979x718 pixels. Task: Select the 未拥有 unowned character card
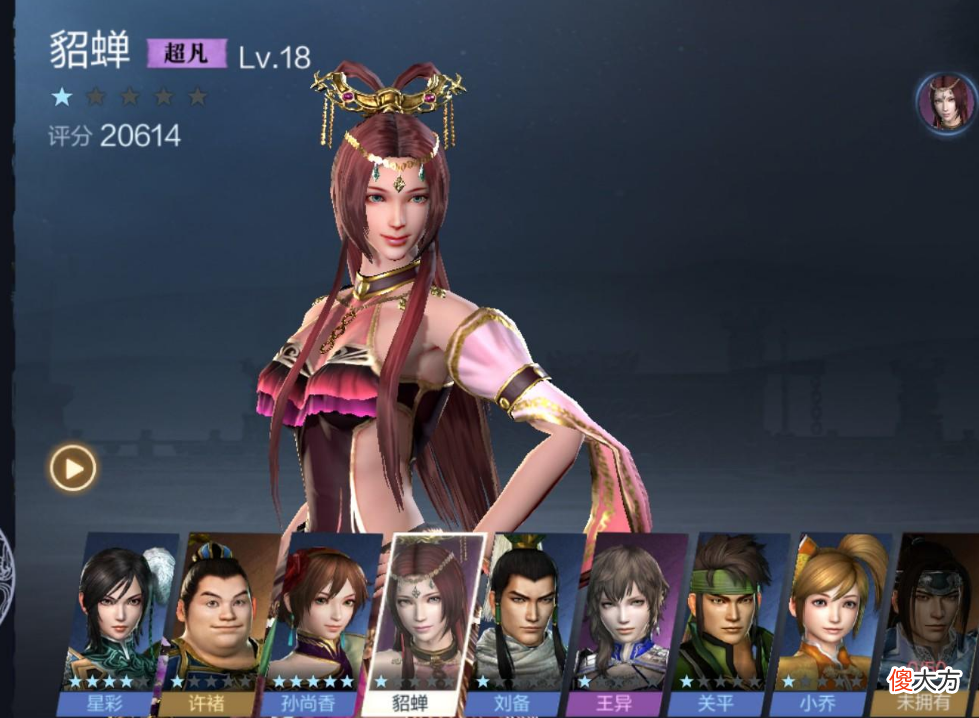click(x=931, y=620)
